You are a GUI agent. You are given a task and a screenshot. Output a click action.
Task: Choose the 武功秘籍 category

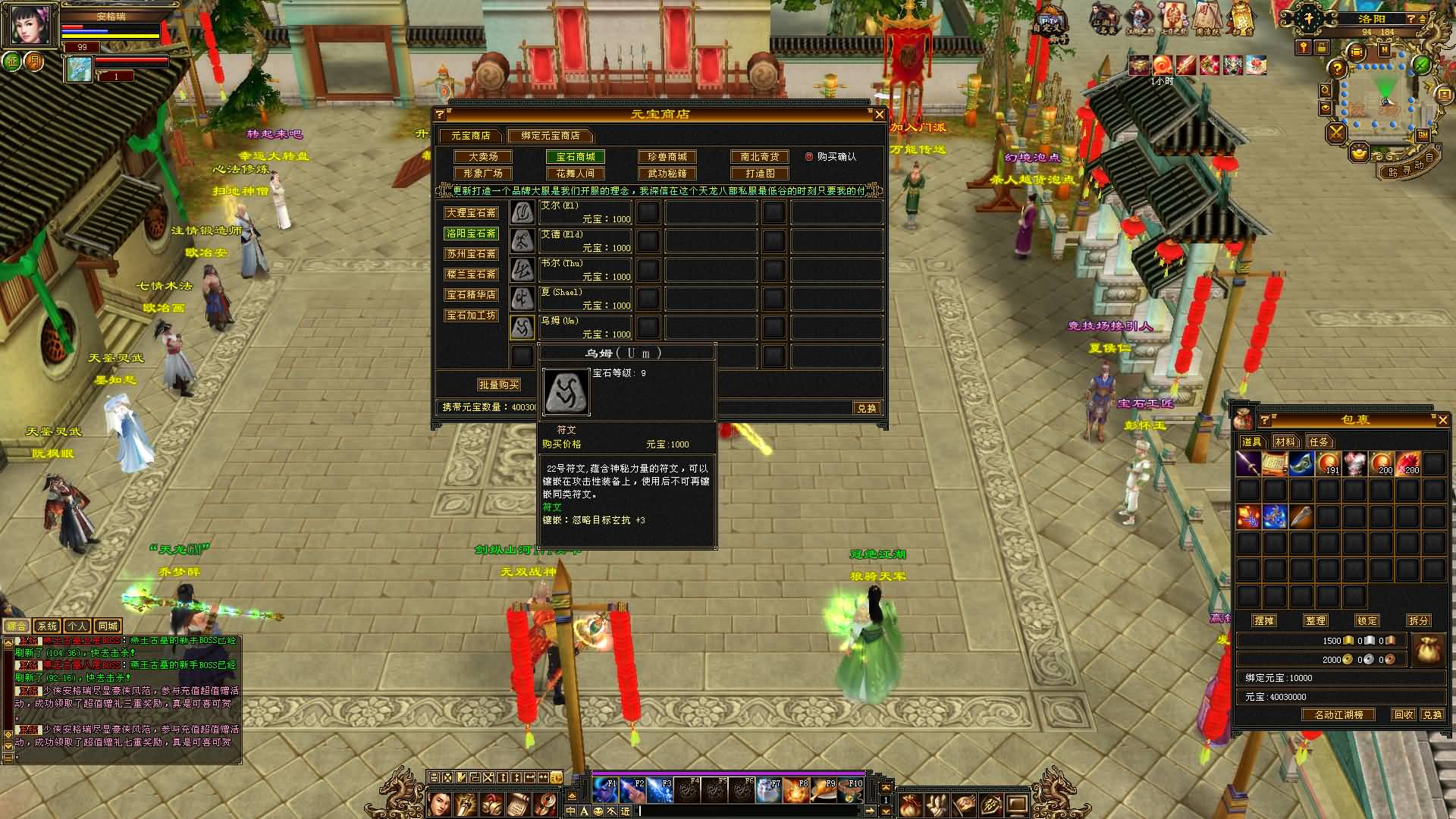pyautogui.click(x=667, y=174)
